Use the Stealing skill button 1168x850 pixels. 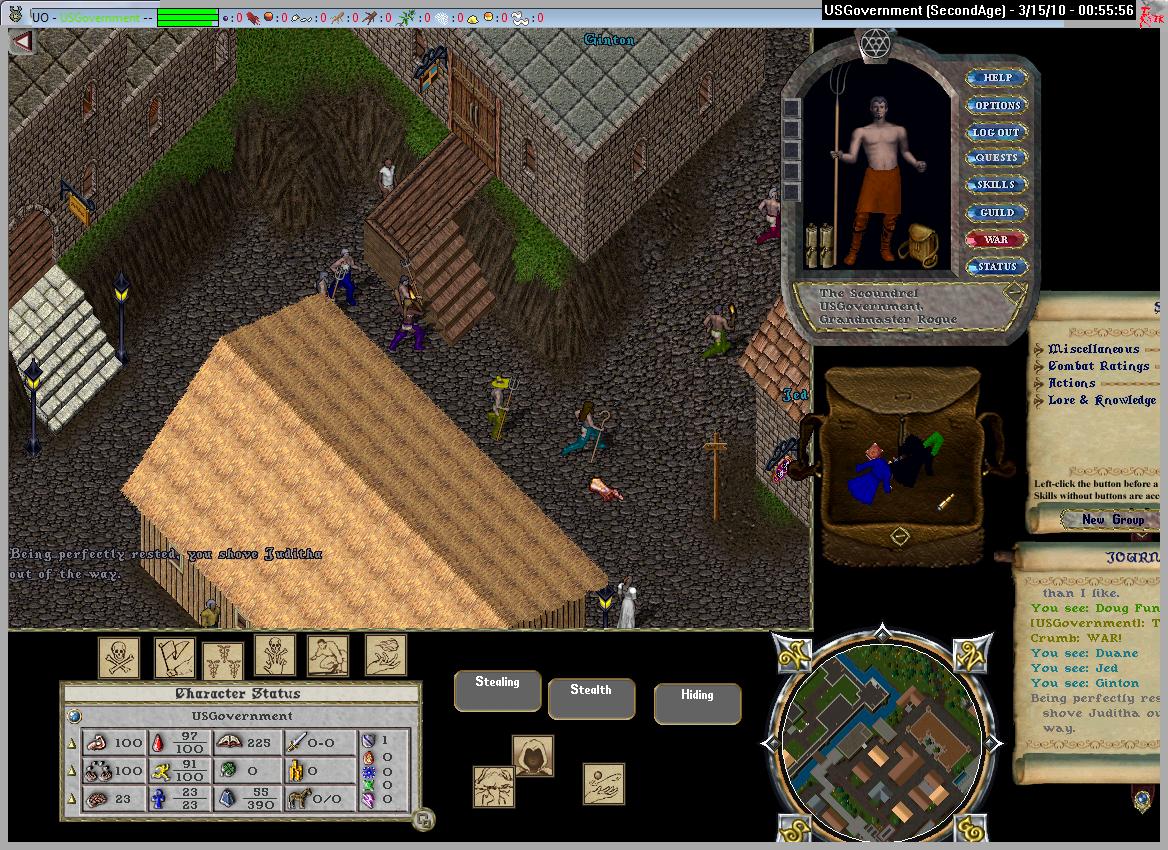click(497, 690)
